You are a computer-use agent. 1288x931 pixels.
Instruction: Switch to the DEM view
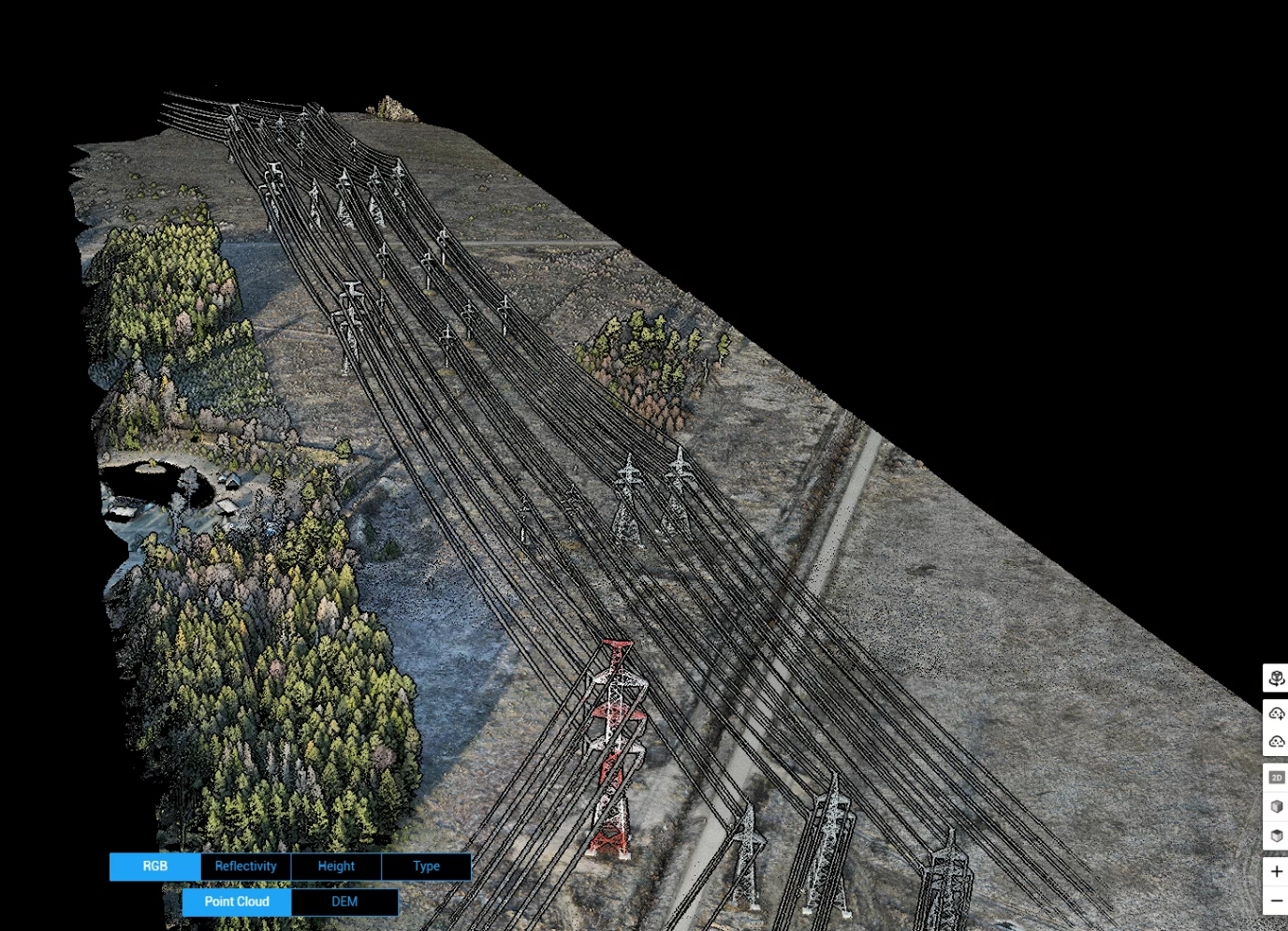coord(344,902)
